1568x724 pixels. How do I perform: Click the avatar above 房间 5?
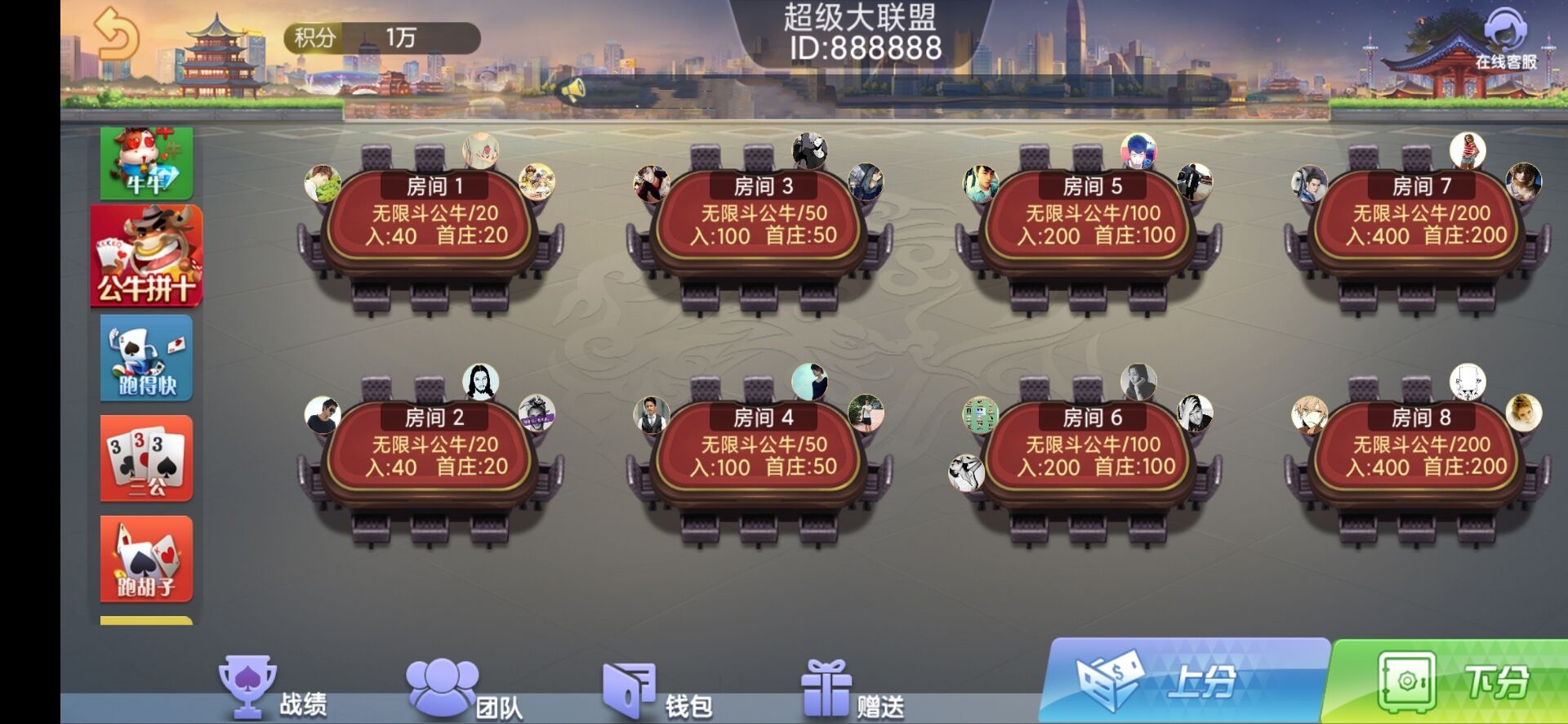1138,149
